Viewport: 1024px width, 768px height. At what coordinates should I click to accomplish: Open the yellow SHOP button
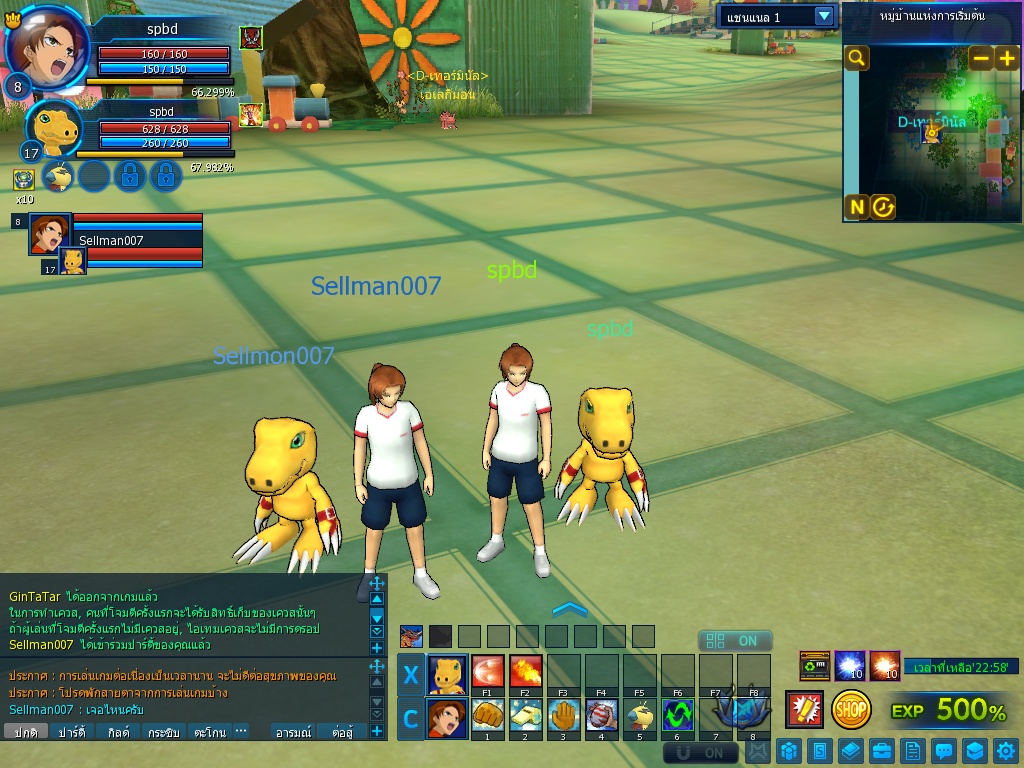851,709
